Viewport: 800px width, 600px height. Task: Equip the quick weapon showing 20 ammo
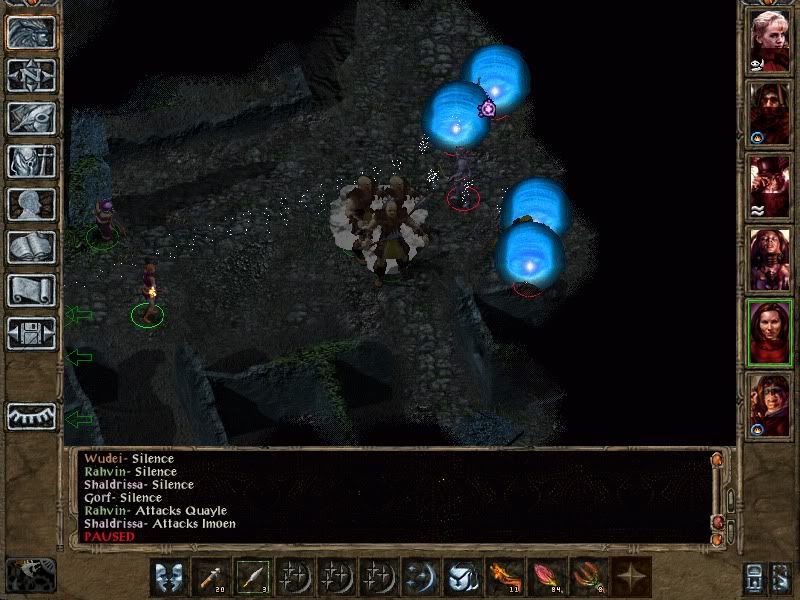(210, 577)
